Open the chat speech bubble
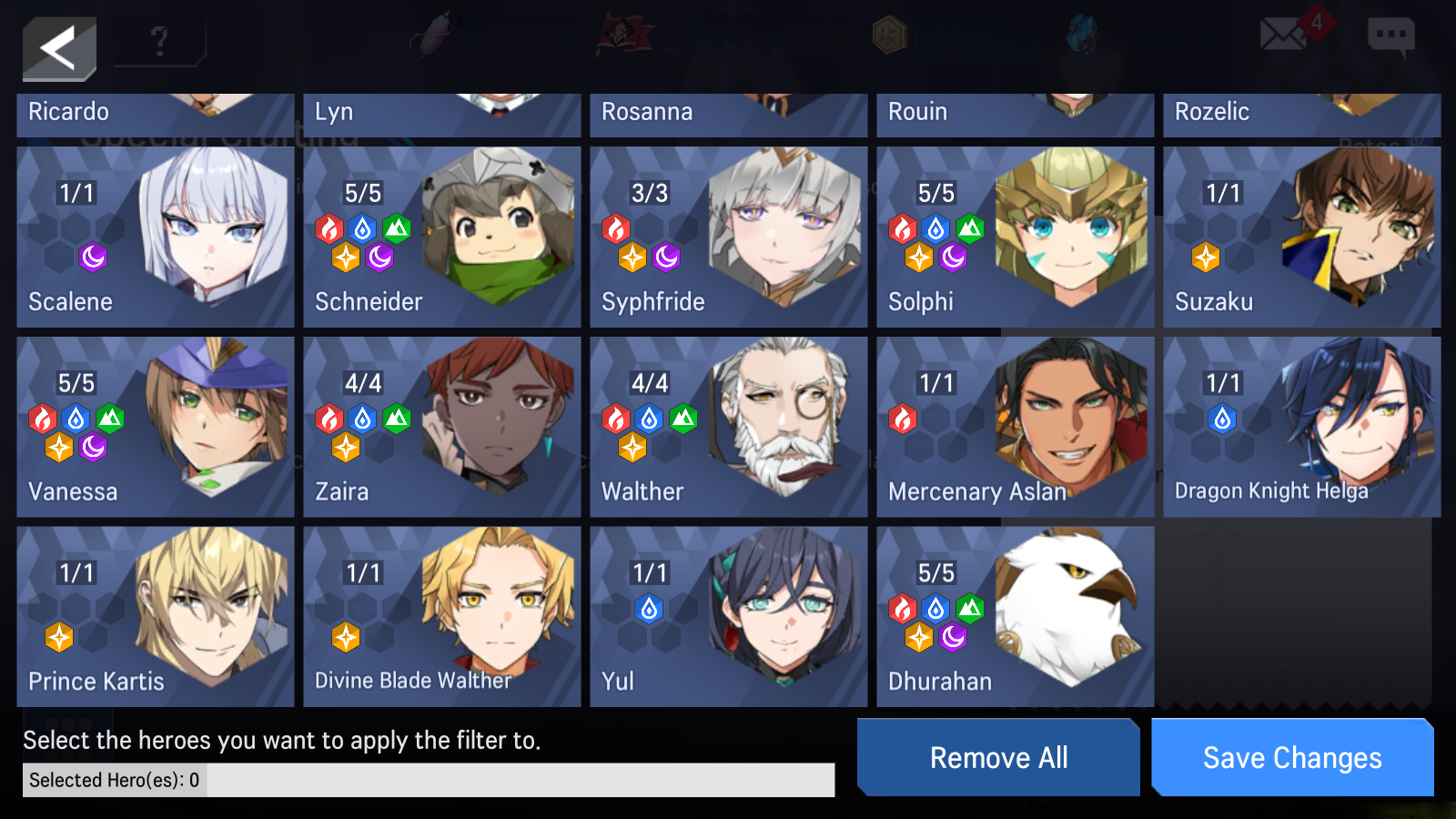 click(x=1390, y=36)
